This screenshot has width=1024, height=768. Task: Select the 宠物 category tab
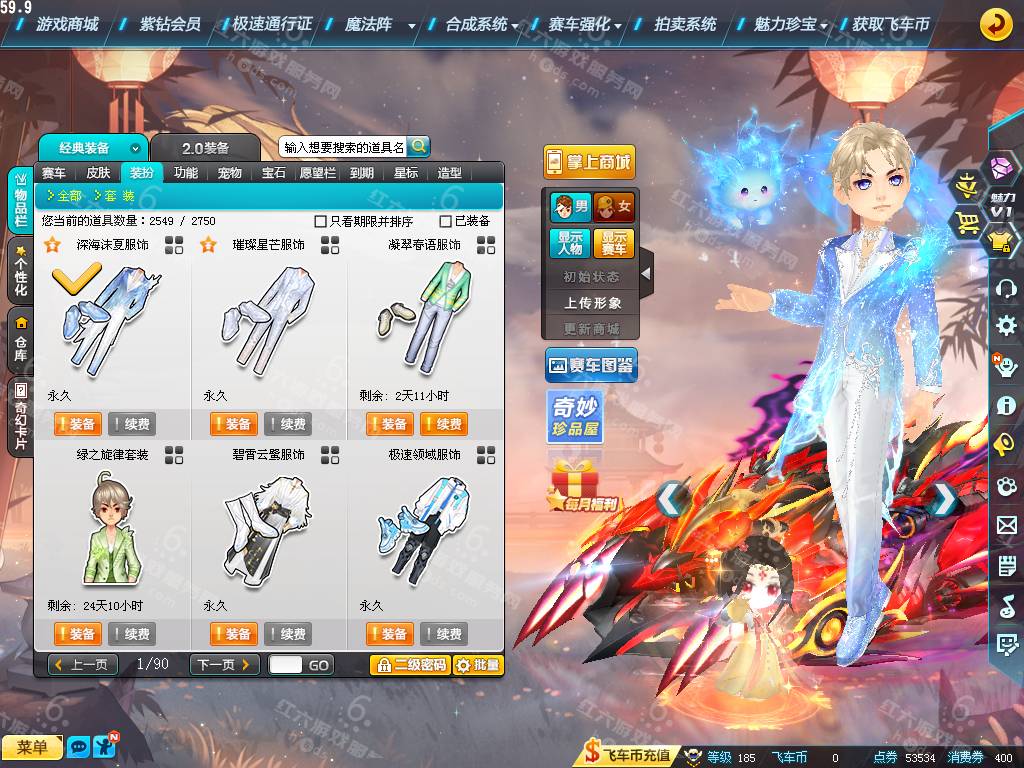pos(229,172)
